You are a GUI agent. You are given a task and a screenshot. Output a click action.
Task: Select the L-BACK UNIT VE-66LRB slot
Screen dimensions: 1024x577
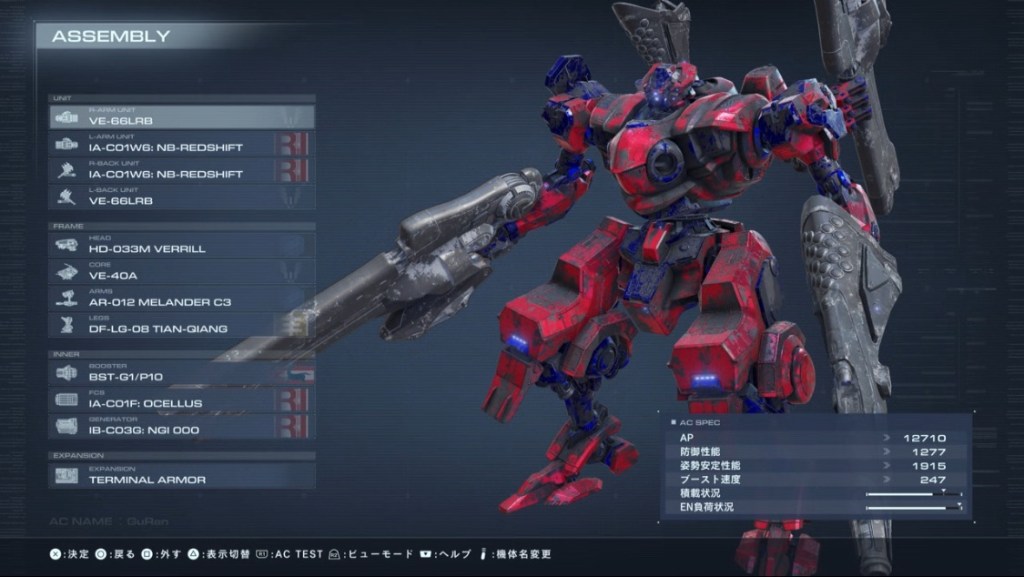(x=182, y=198)
